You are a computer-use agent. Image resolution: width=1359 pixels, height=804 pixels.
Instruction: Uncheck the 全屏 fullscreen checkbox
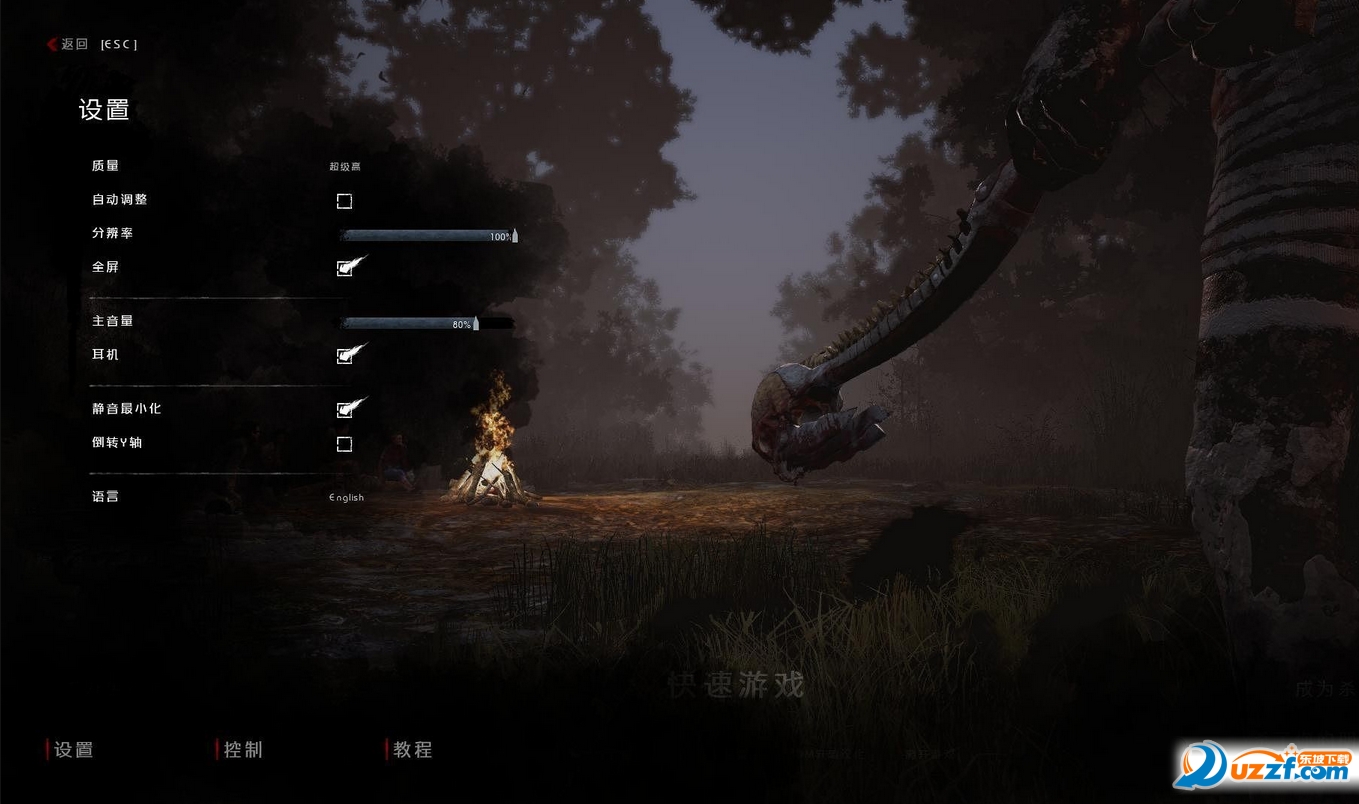tap(344, 269)
